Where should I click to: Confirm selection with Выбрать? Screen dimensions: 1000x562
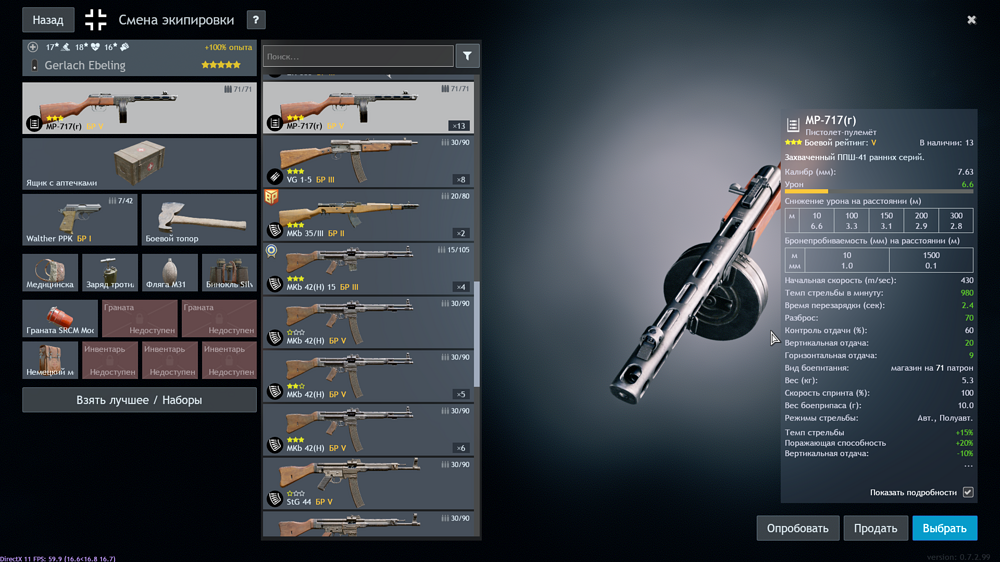[944, 528]
